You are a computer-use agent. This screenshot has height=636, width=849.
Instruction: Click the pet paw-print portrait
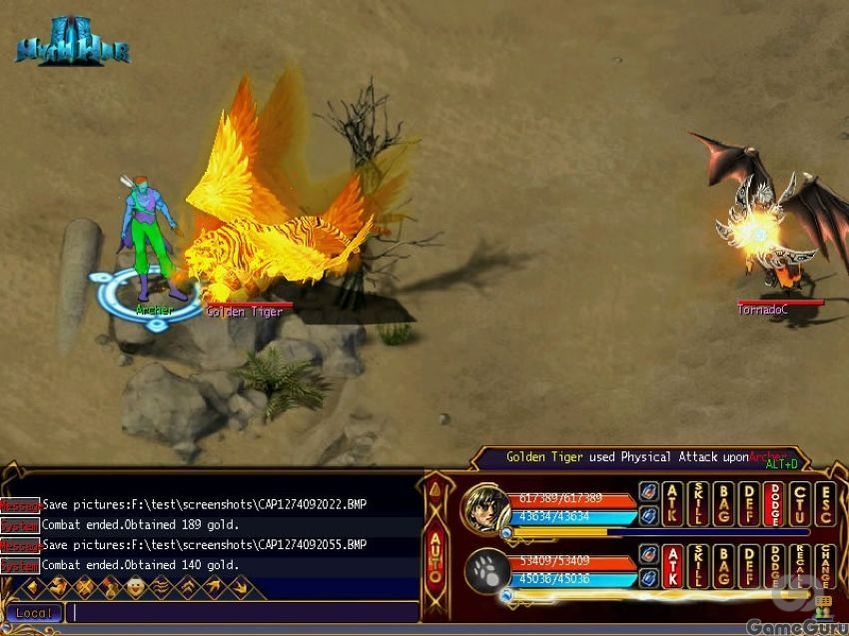[486, 571]
